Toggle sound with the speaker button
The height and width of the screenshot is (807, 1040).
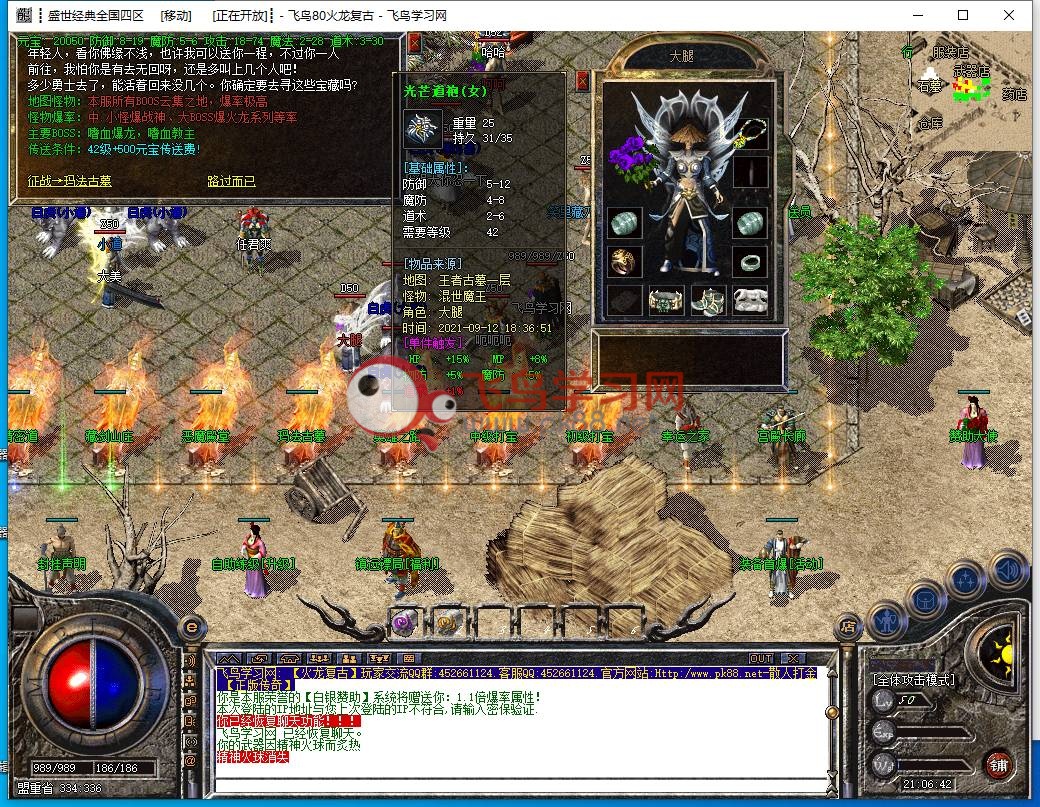(1007, 570)
